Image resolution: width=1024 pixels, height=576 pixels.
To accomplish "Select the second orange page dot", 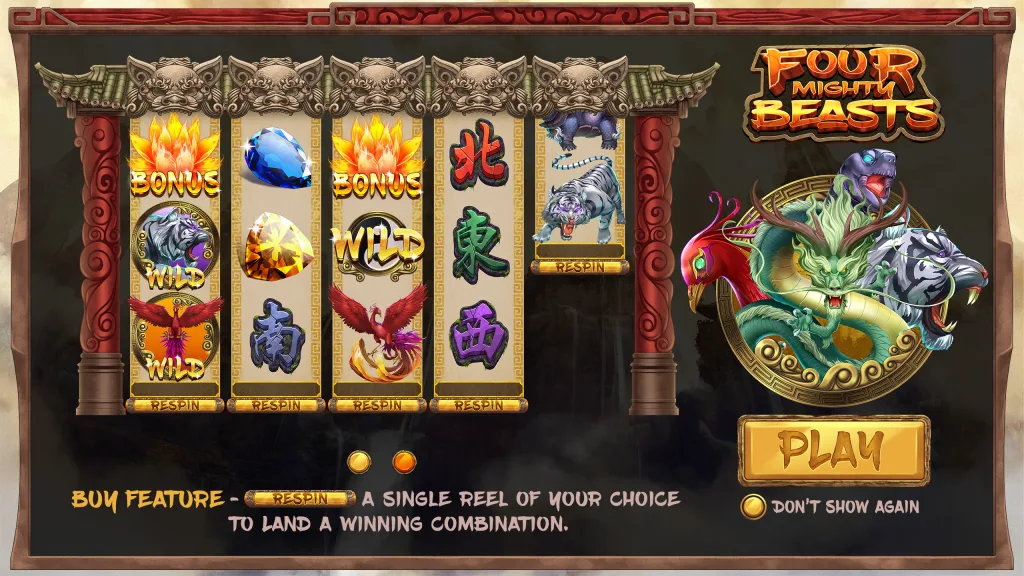I will (x=404, y=461).
